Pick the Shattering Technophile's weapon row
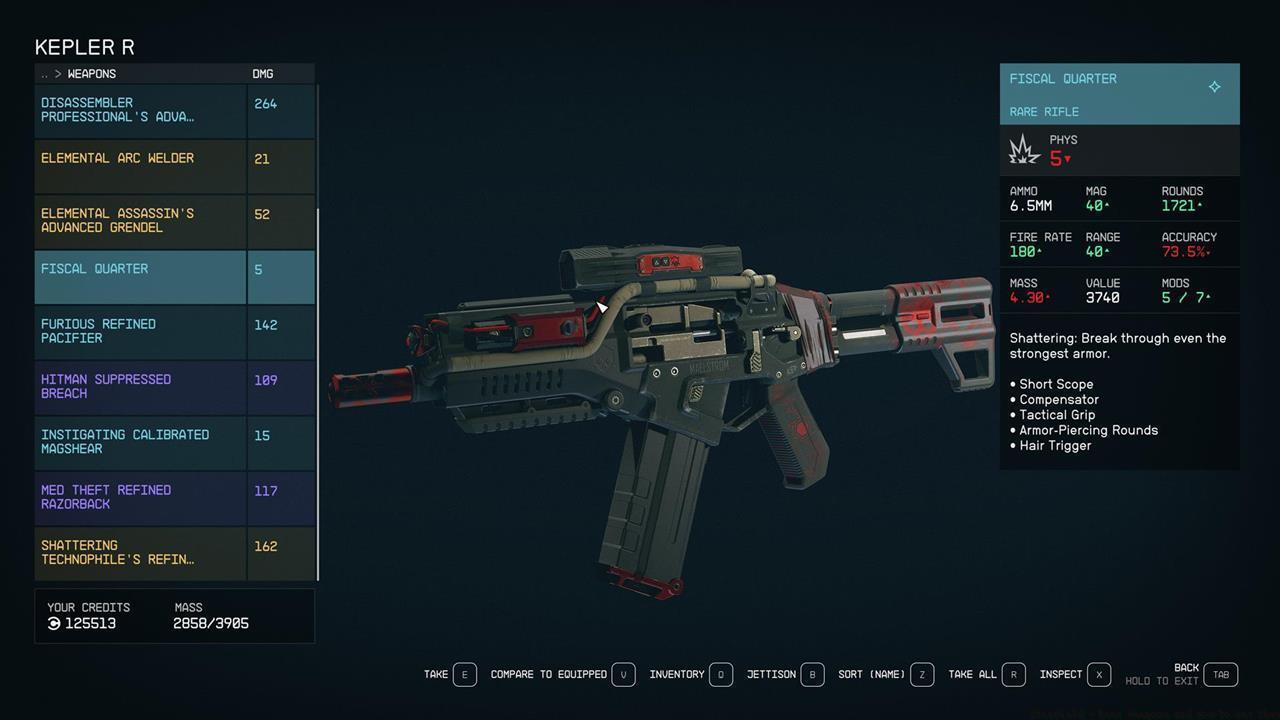Screen dimensions: 1280x720 point(140,553)
